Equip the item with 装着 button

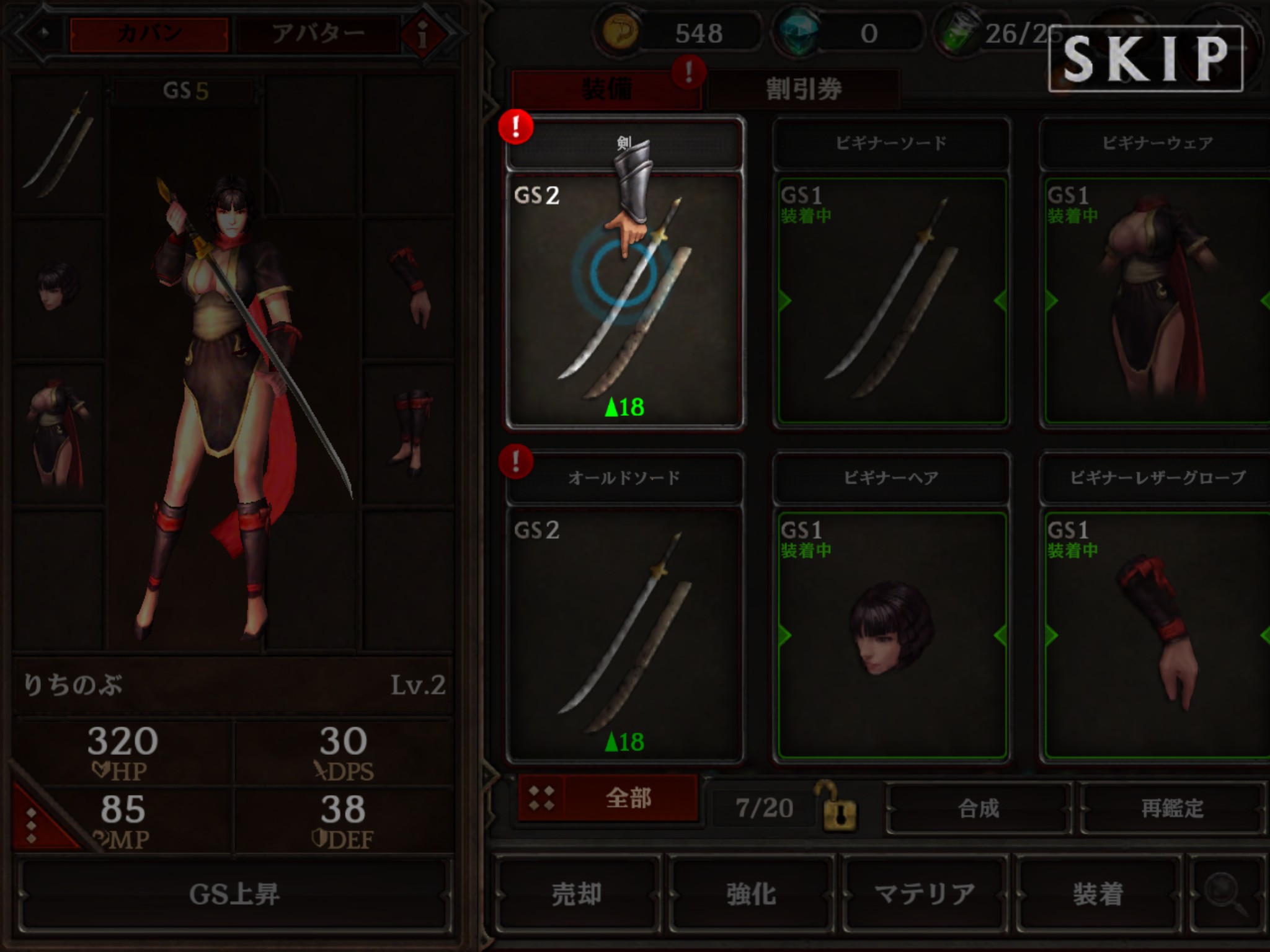click(x=1098, y=894)
